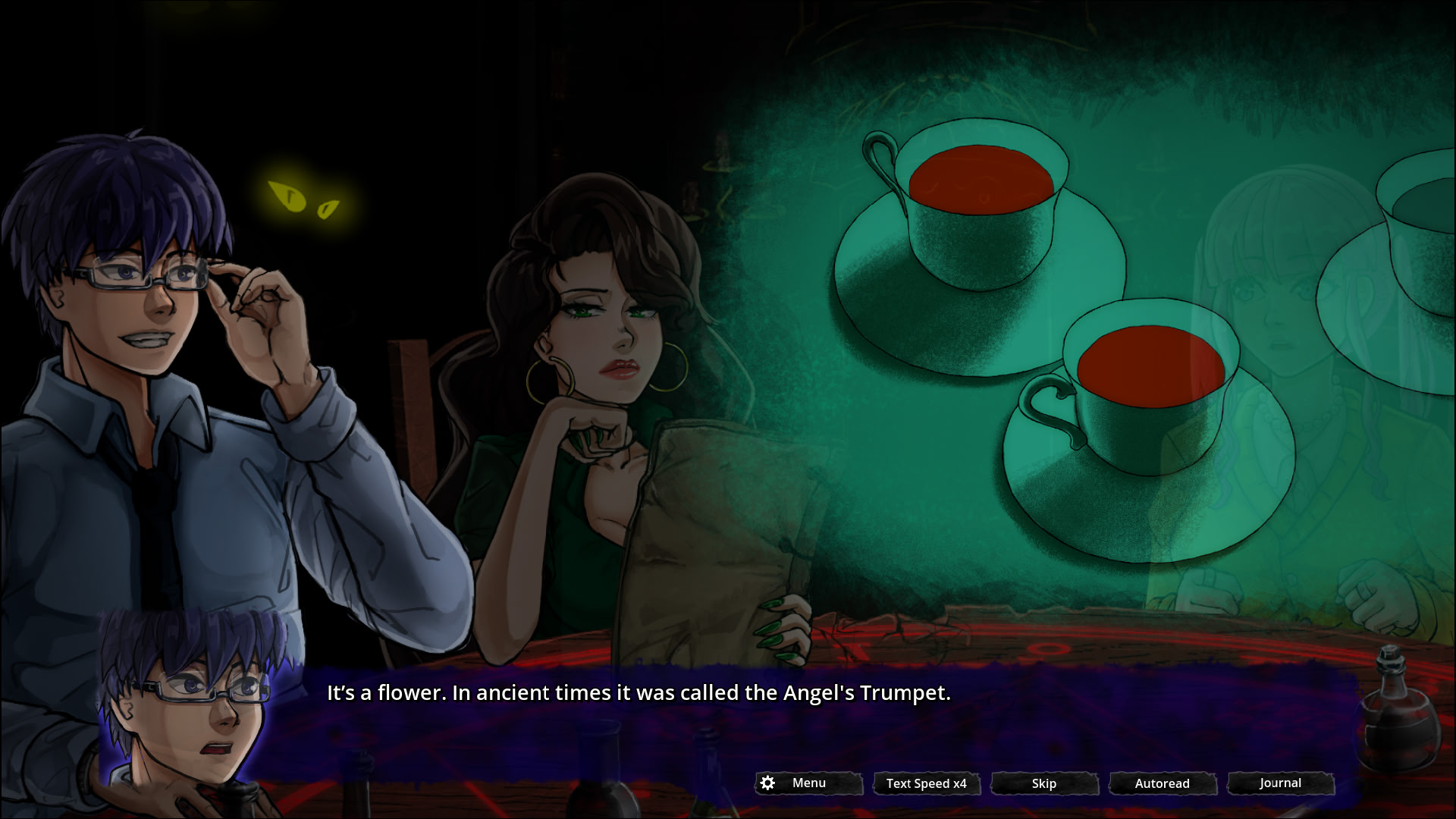Skip the current dialogue
The width and height of the screenshot is (1456, 819).
click(x=1044, y=783)
